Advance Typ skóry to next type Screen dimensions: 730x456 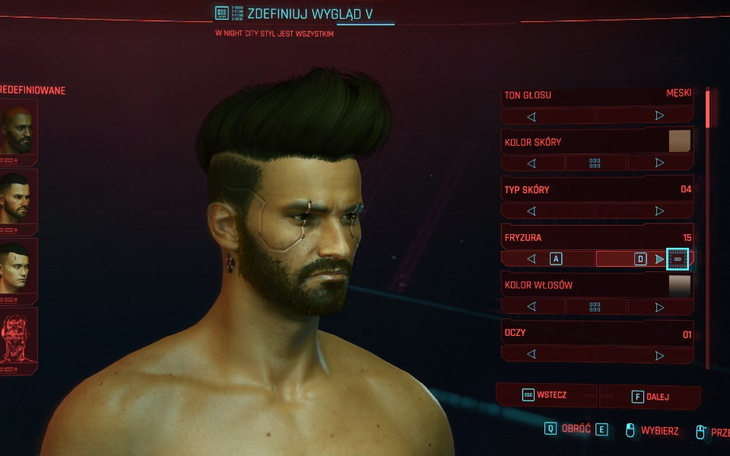[x=659, y=211]
